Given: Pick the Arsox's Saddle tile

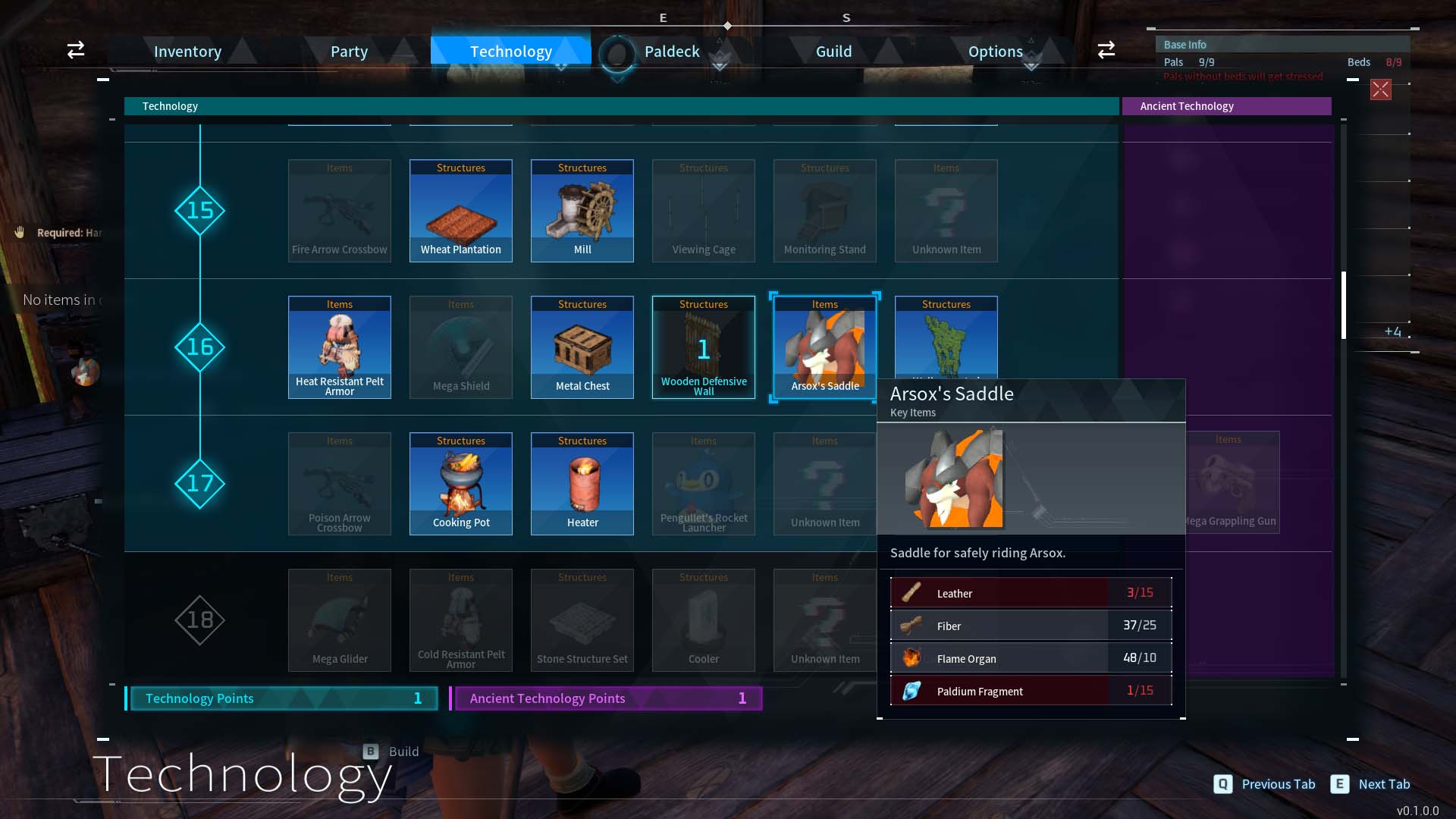Looking at the screenshot, I should pos(825,347).
